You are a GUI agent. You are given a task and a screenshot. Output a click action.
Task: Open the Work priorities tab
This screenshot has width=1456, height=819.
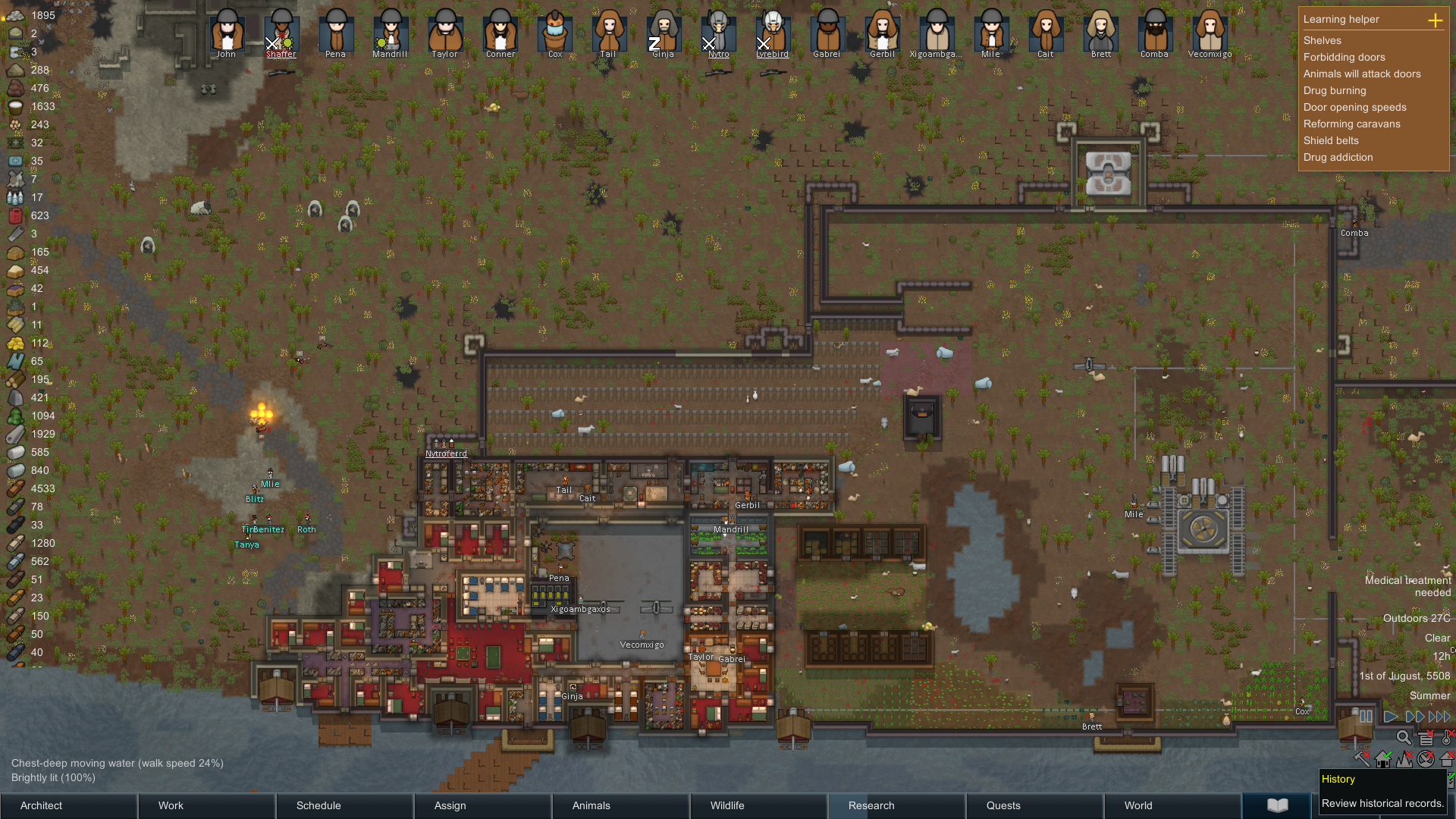click(206, 805)
